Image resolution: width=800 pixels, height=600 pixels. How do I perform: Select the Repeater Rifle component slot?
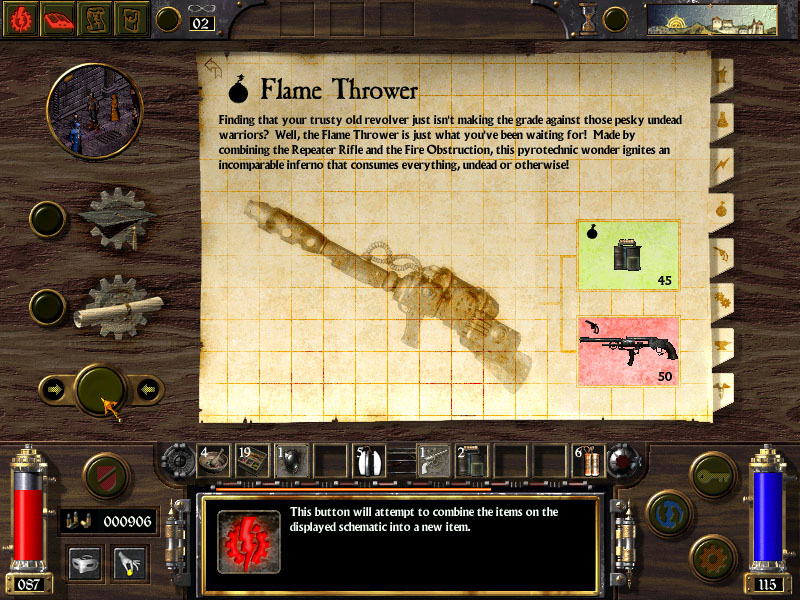tap(628, 351)
